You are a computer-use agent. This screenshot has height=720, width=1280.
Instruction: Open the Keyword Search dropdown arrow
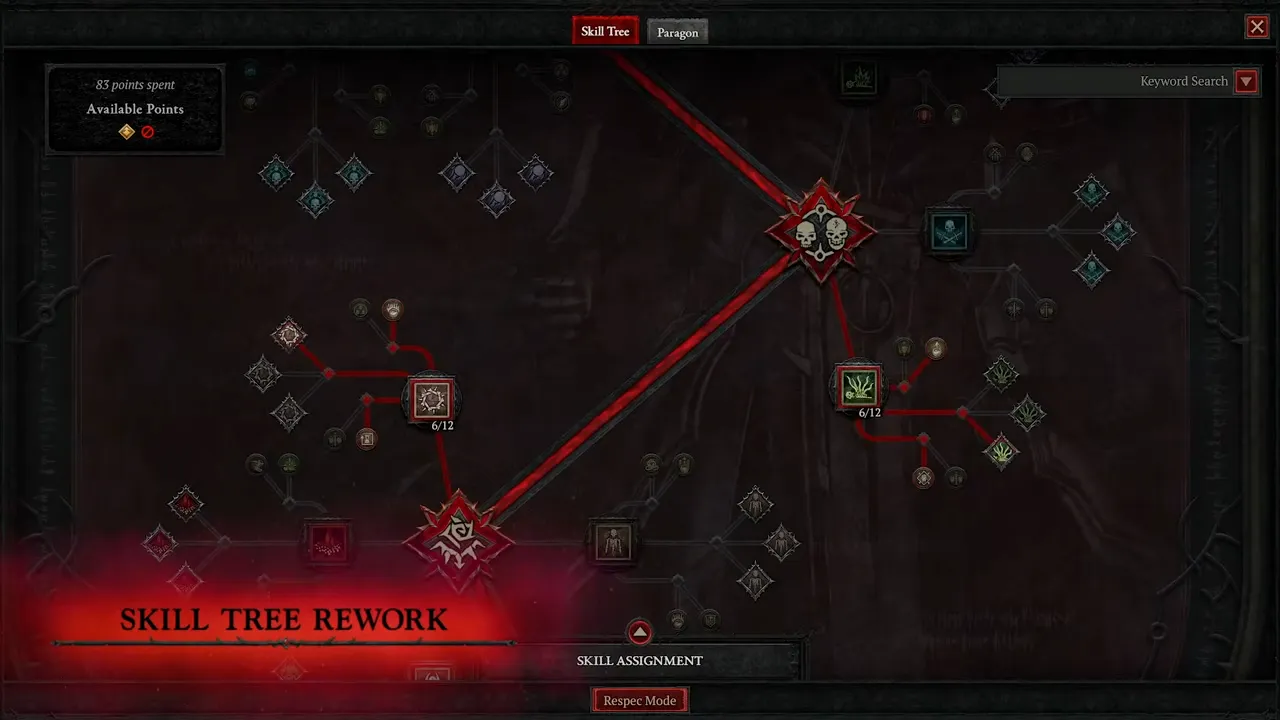pos(1246,81)
